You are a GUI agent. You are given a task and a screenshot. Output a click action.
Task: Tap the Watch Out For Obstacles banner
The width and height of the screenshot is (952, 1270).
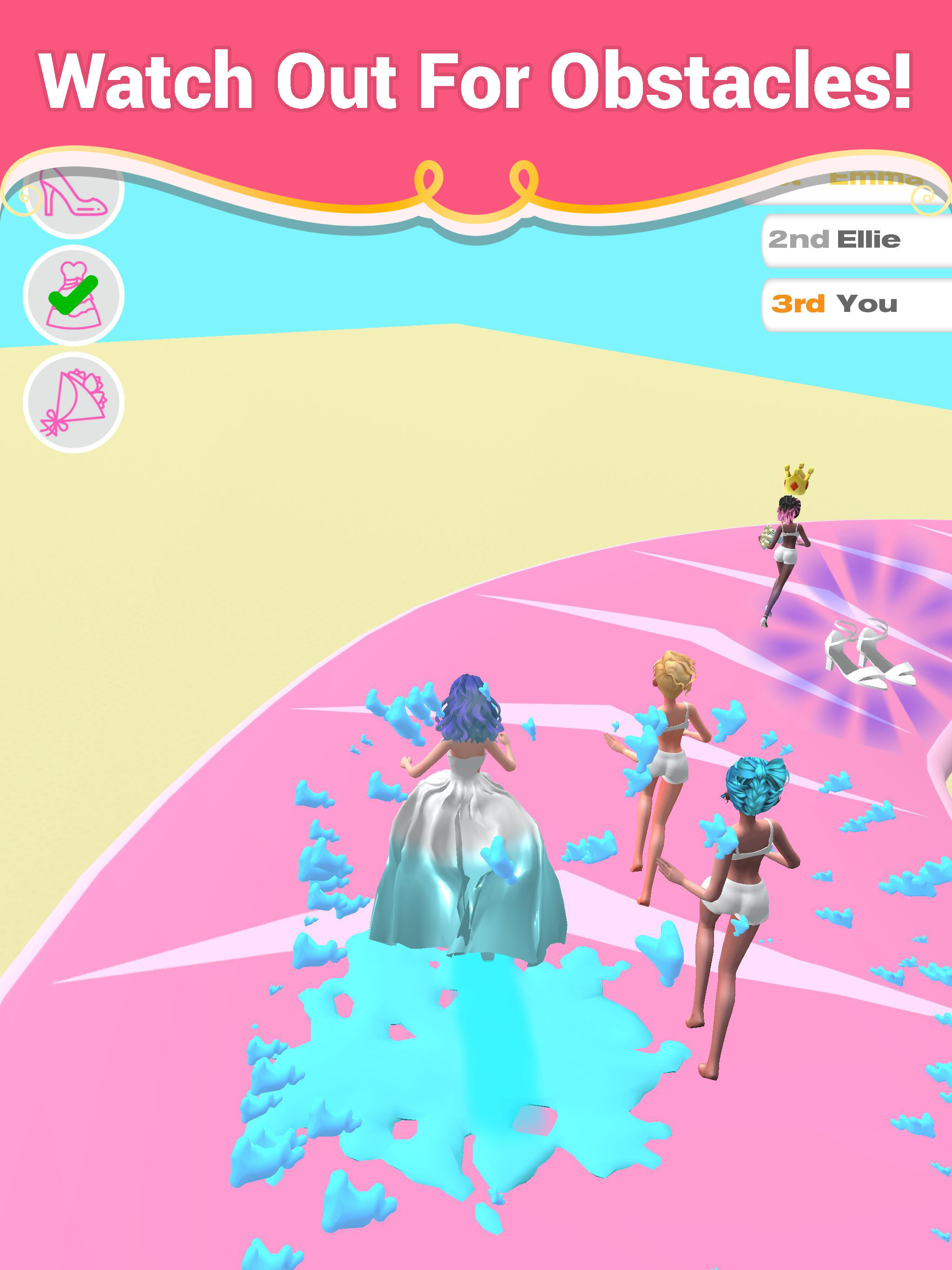coord(476,80)
